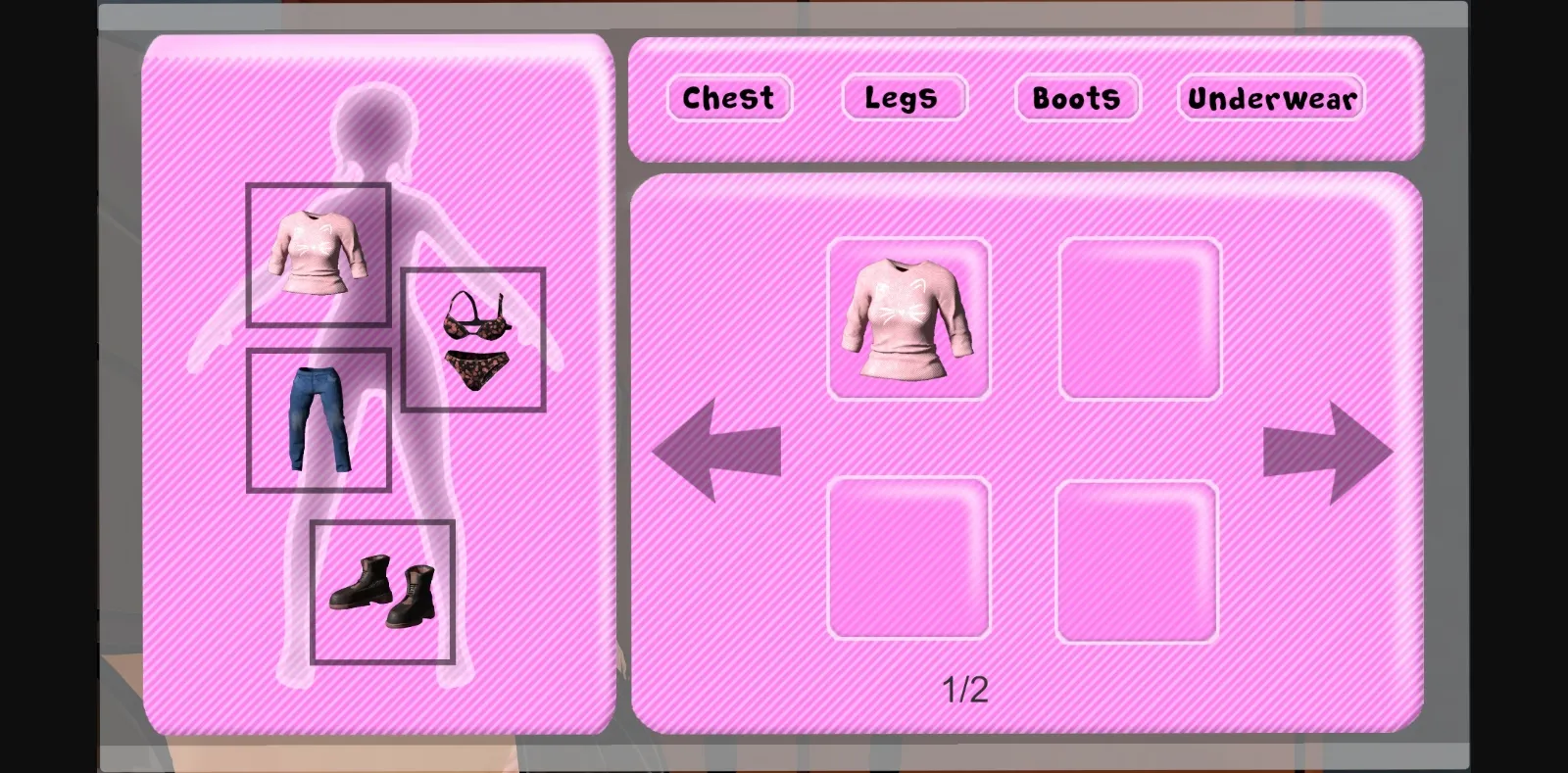Click the left previous-page arrow
The height and width of the screenshot is (773, 1568).
tap(713, 451)
